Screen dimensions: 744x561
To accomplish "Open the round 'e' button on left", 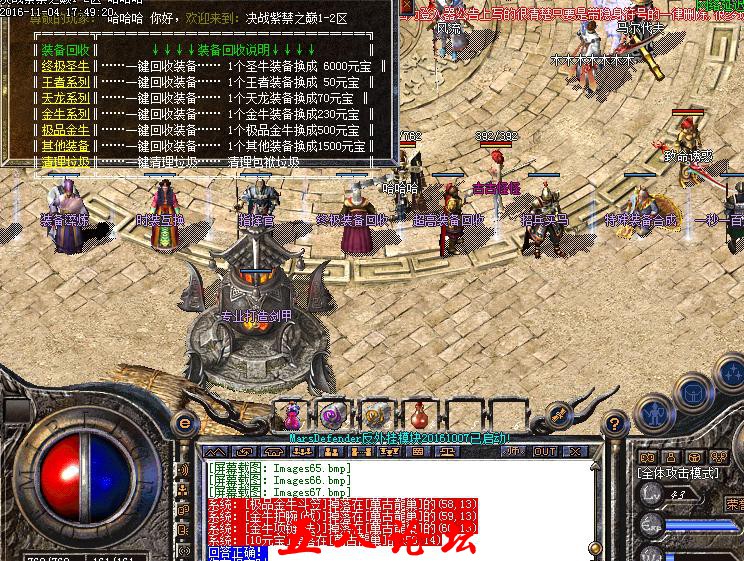I will (184, 421).
